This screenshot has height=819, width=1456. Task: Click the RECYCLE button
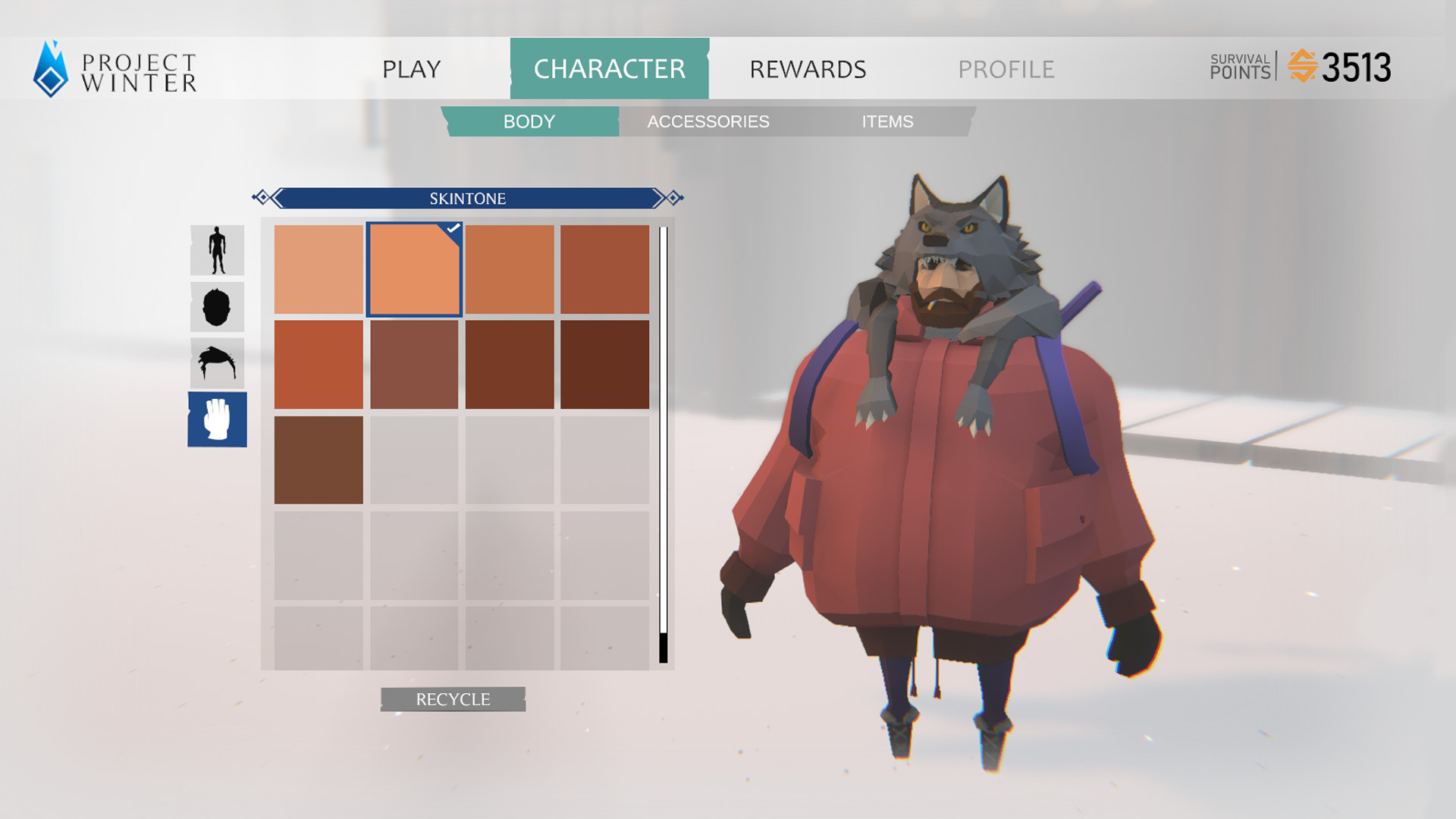[452, 698]
